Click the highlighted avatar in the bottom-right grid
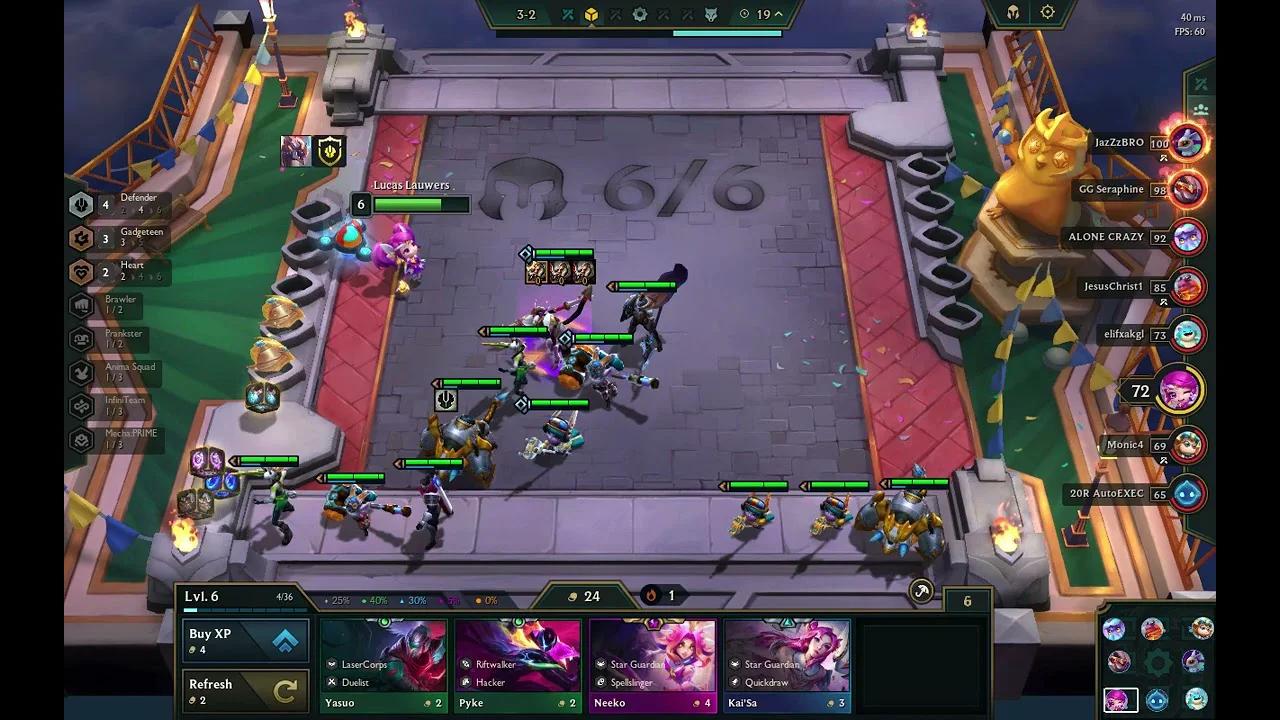Image resolution: width=1280 pixels, height=720 pixels. coord(1119,700)
